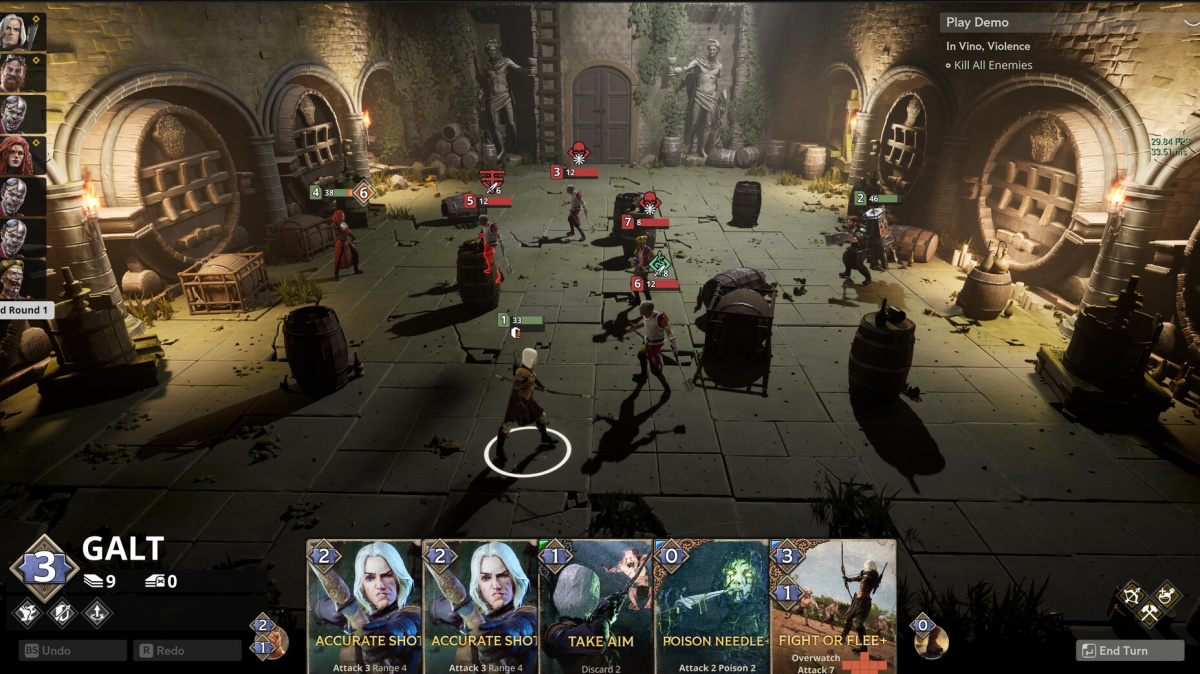The width and height of the screenshot is (1200, 674).
Task: Click the Redo button
Action: [x=187, y=650]
